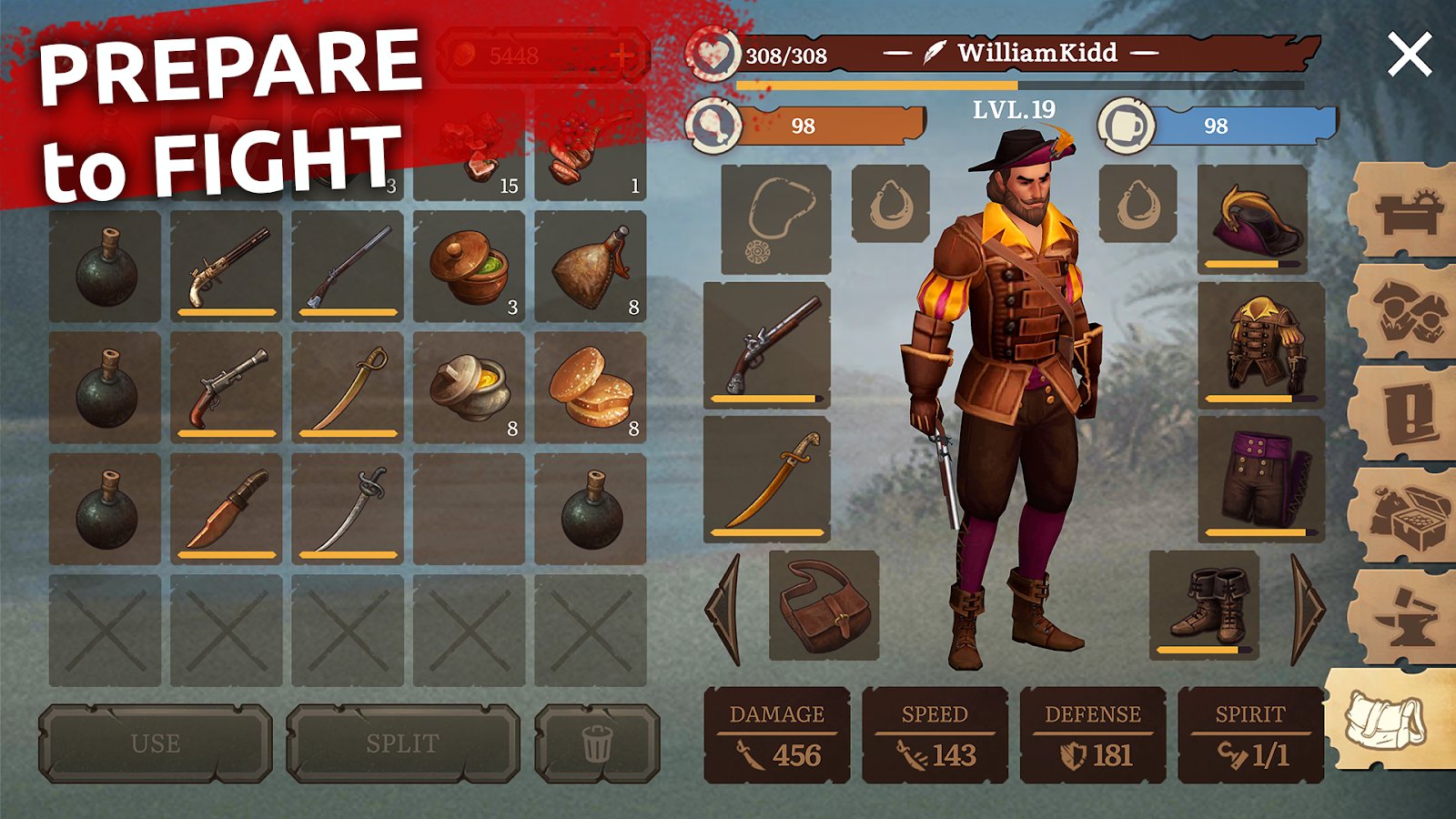Delete item with the trash can button
1456x819 pixels.
[597, 743]
